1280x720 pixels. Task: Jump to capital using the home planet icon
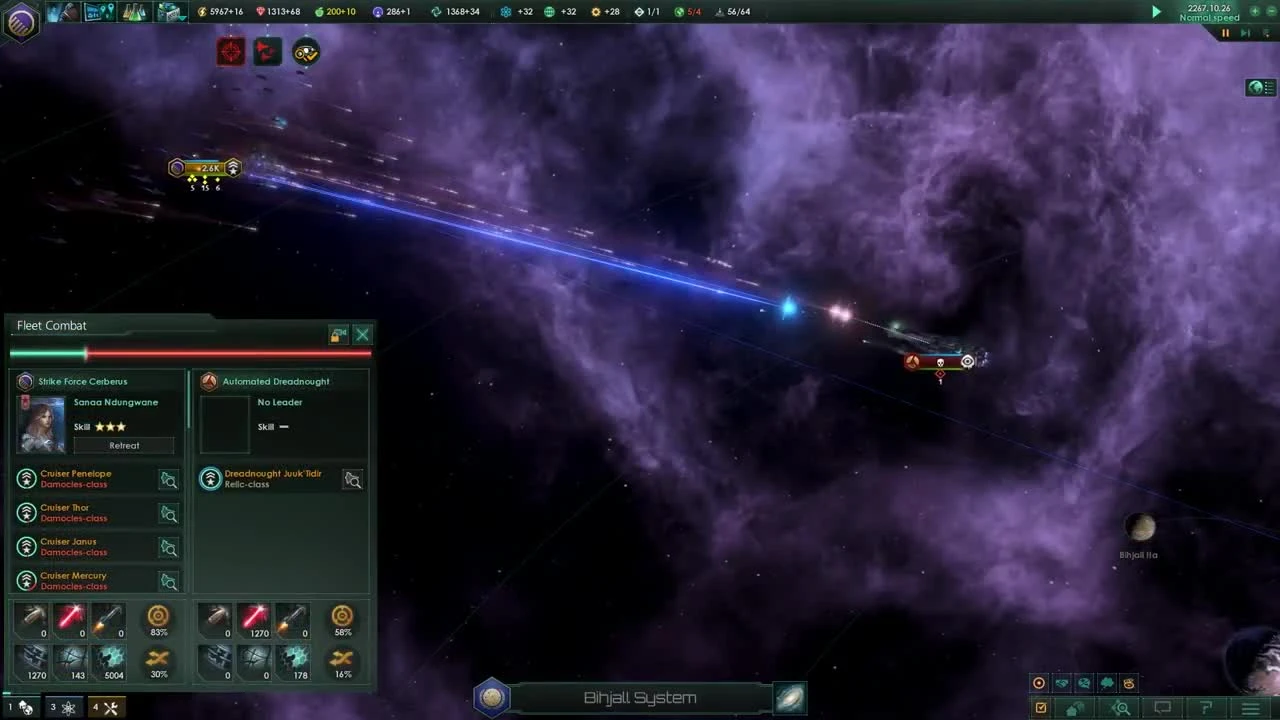point(1074,707)
